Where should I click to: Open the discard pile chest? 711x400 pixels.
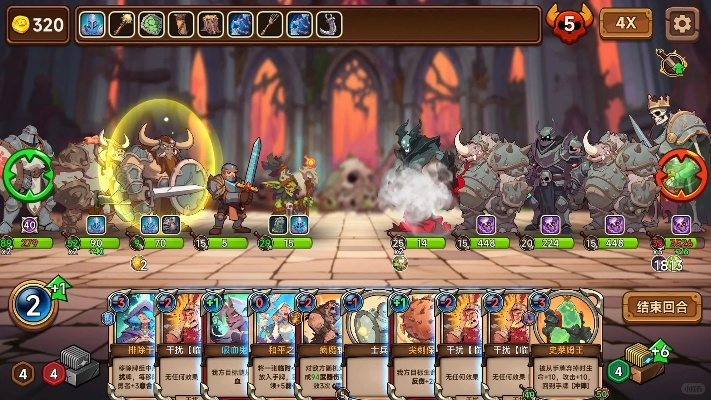638,362
